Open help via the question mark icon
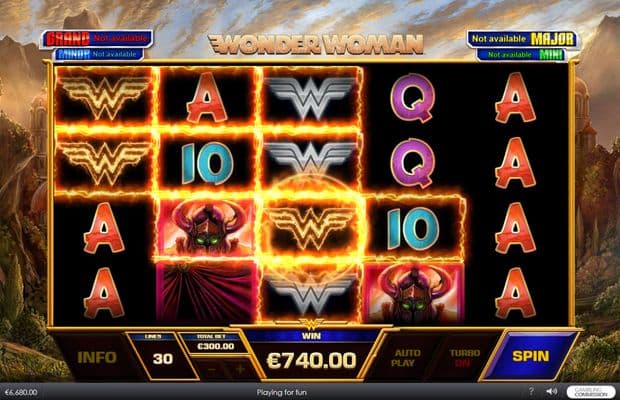The width and height of the screenshot is (620, 400). pyautogui.click(x=533, y=390)
